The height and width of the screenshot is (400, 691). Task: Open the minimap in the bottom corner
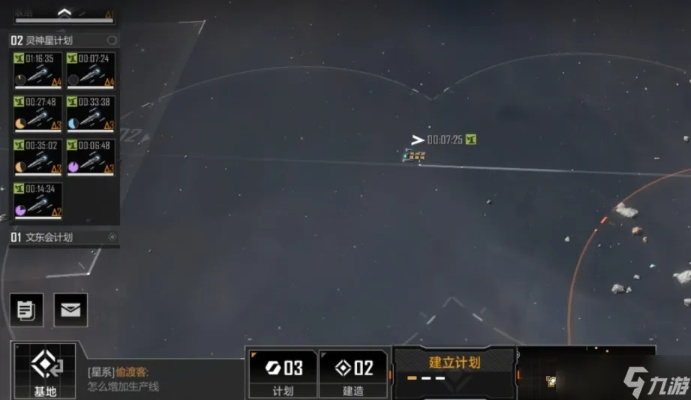pos(585,372)
